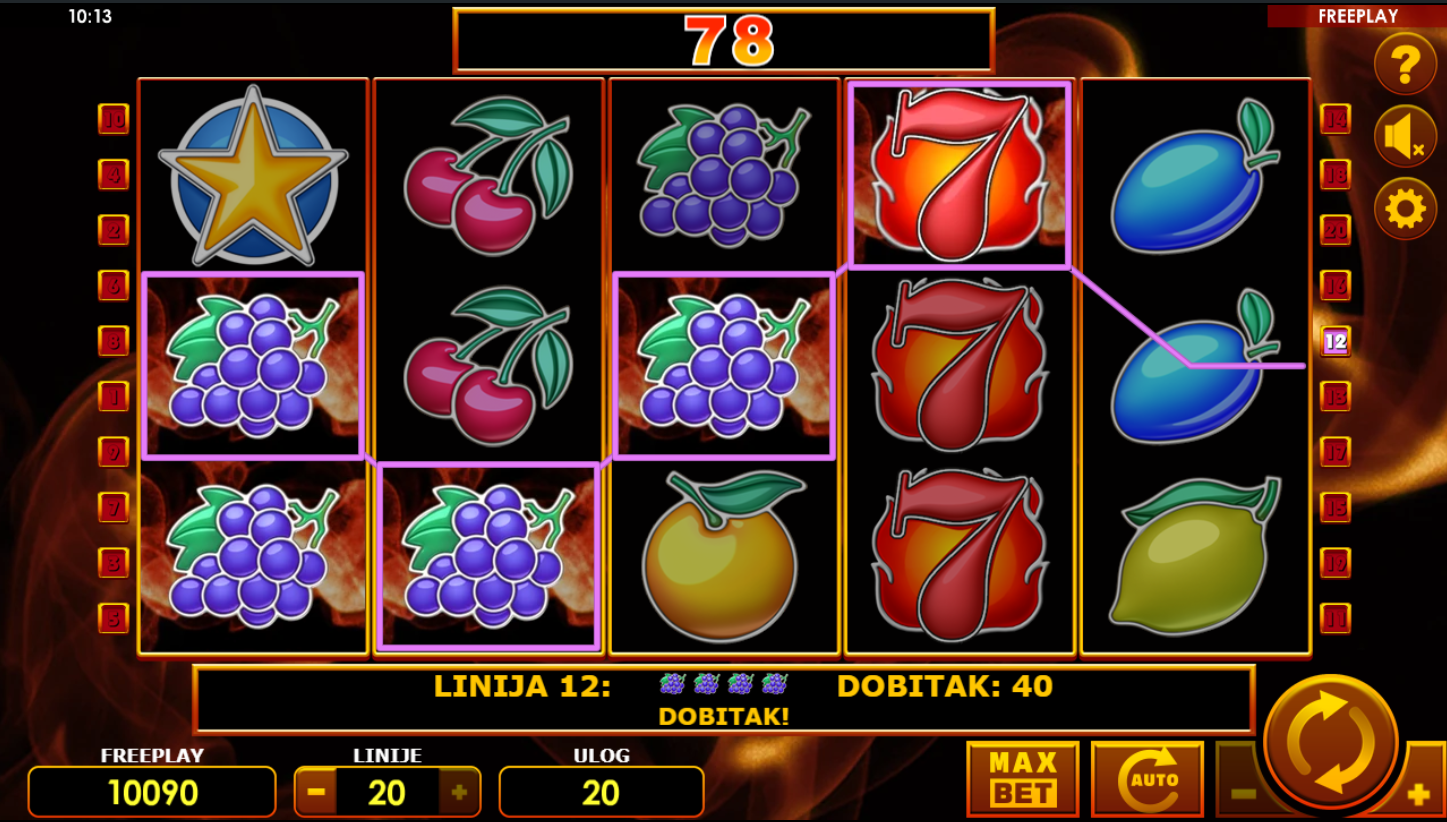Lower the bet with the minus beside spin
1447x822 pixels.
coord(1241,795)
